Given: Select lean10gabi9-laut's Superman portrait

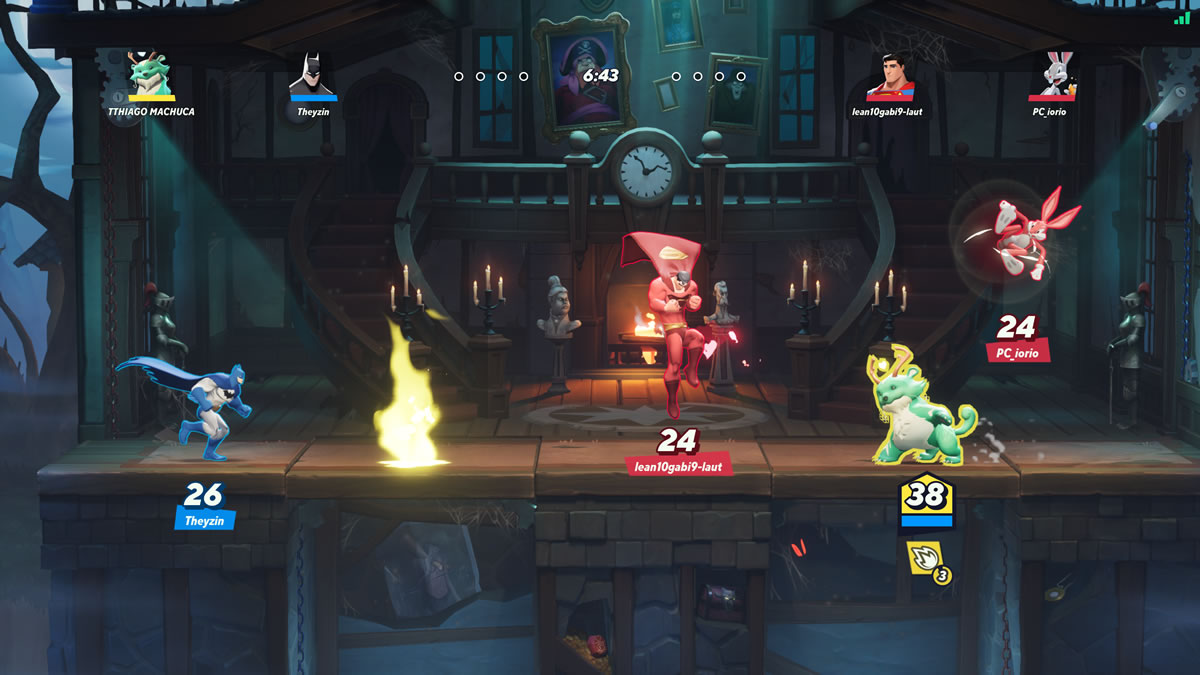Looking at the screenshot, I should click(889, 74).
